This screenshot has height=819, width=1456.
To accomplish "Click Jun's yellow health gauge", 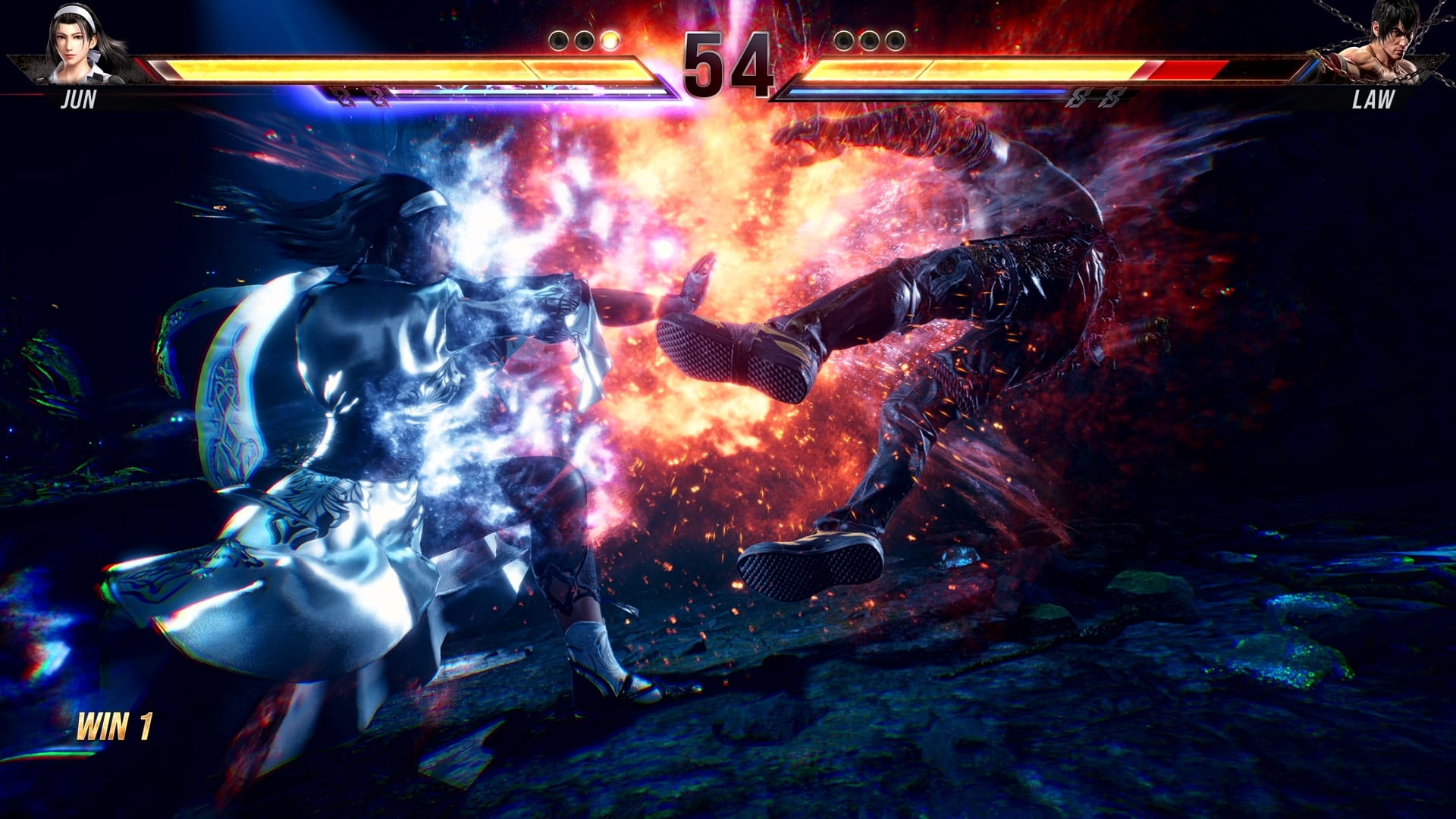I will pyautogui.click(x=379, y=68).
